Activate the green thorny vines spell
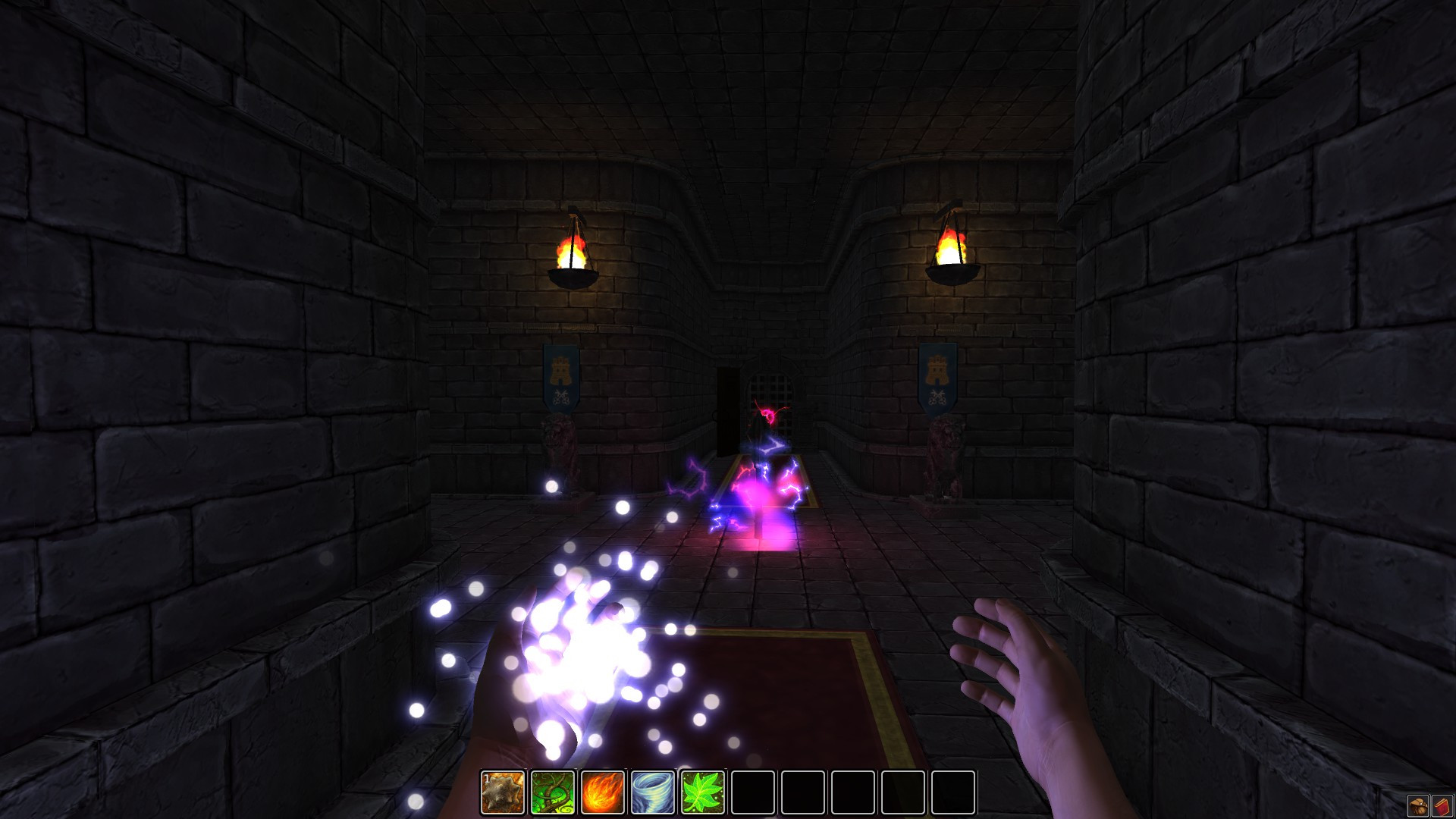The height and width of the screenshot is (819, 1456). (x=553, y=792)
